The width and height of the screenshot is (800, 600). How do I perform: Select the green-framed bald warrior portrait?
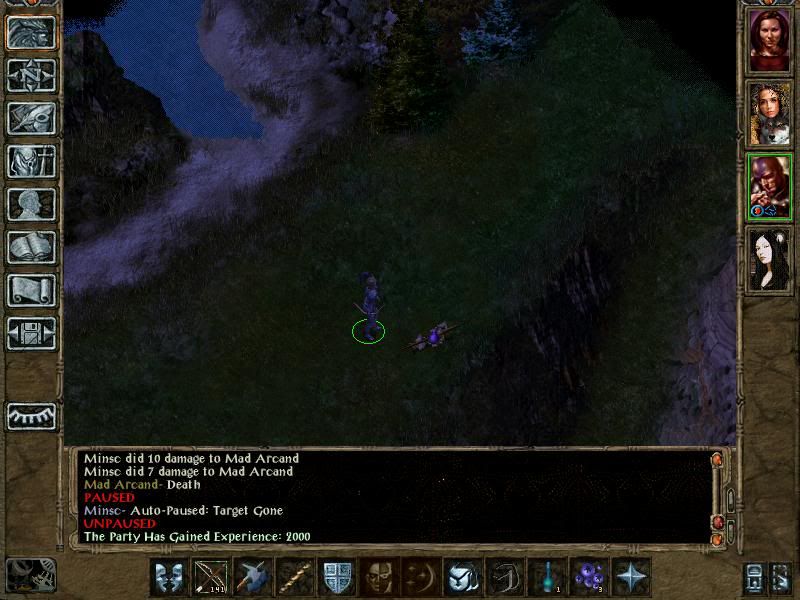point(770,186)
